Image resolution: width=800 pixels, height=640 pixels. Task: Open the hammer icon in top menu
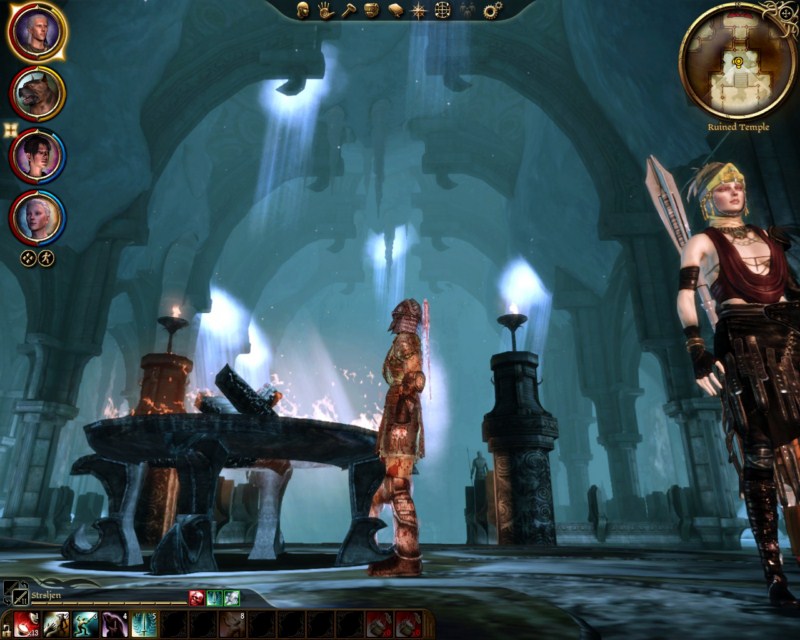348,10
